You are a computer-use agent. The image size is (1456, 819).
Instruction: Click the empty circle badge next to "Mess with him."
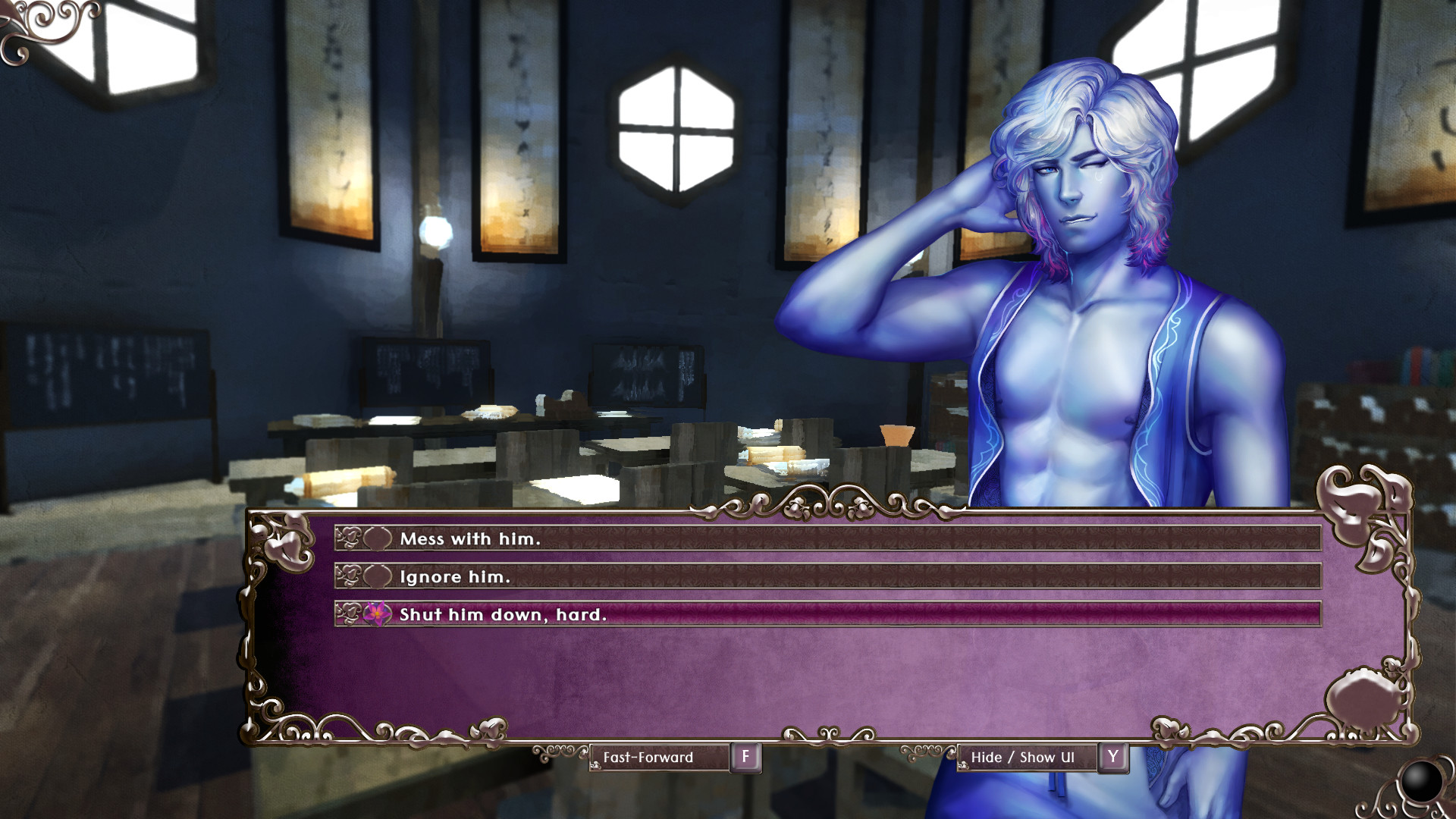(378, 538)
